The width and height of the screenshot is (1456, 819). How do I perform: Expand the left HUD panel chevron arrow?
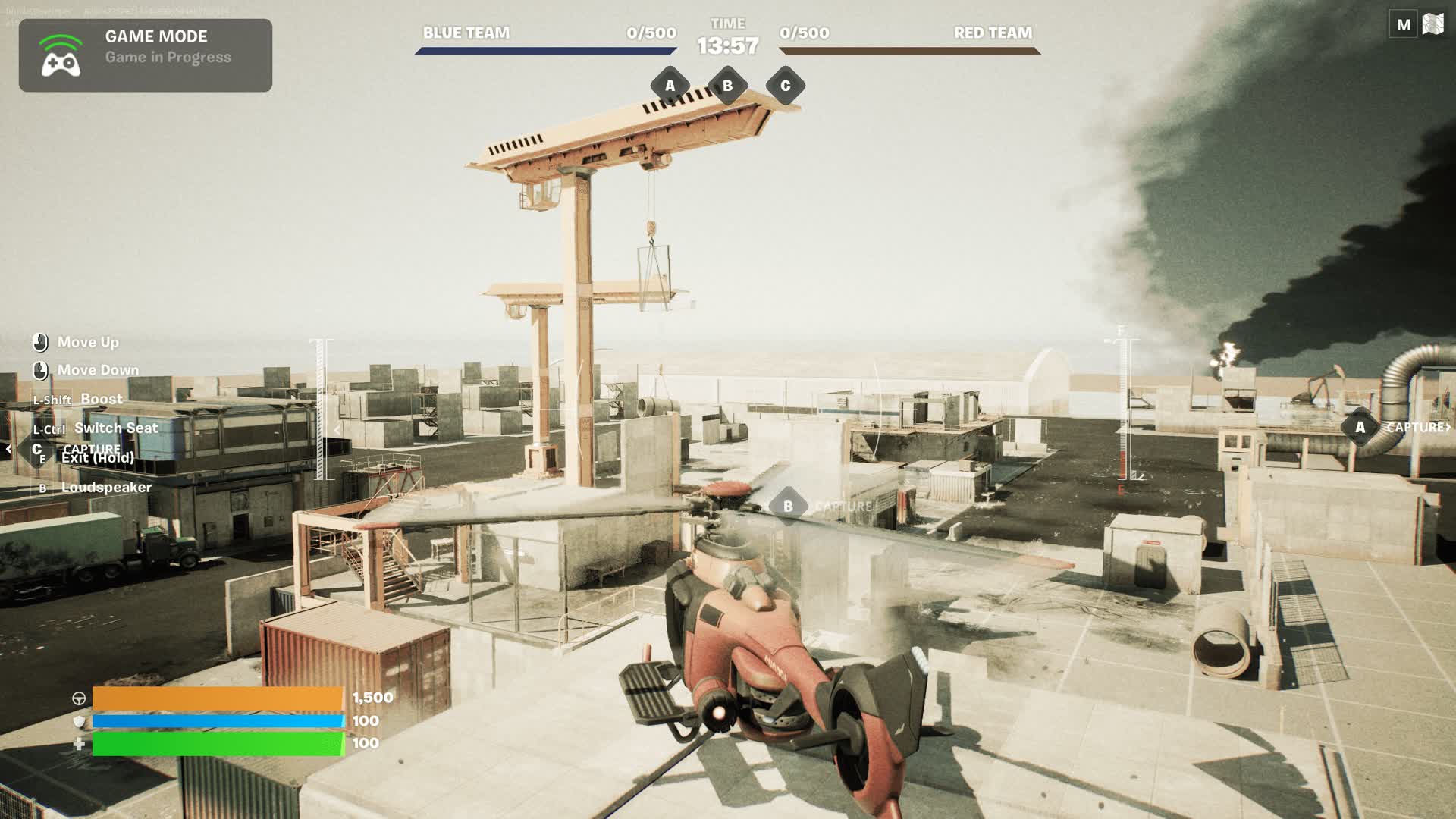click(8, 448)
